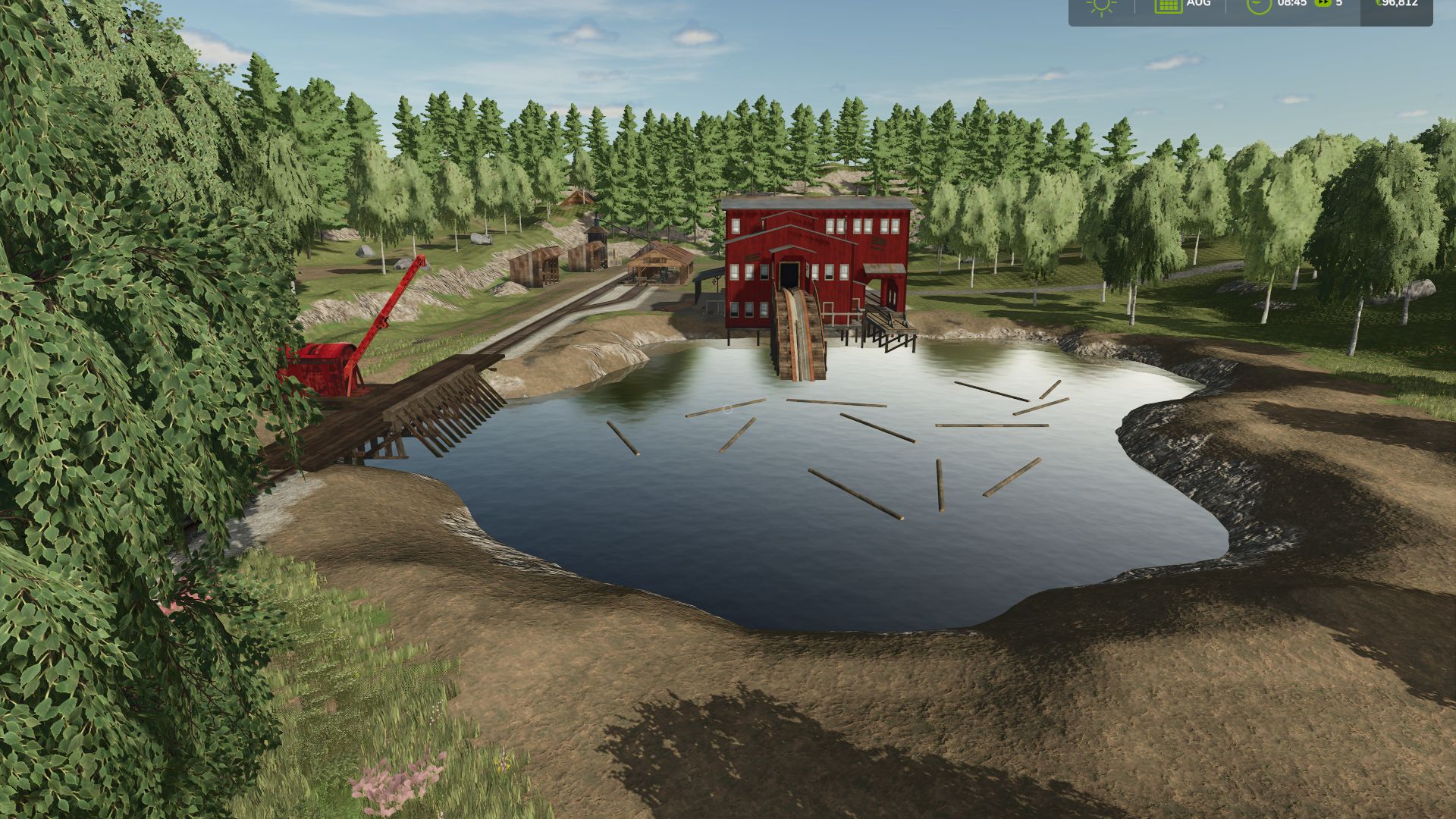Toggle the month indicator AUG
The height and width of the screenshot is (819, 1456).
coord(1198,6)
